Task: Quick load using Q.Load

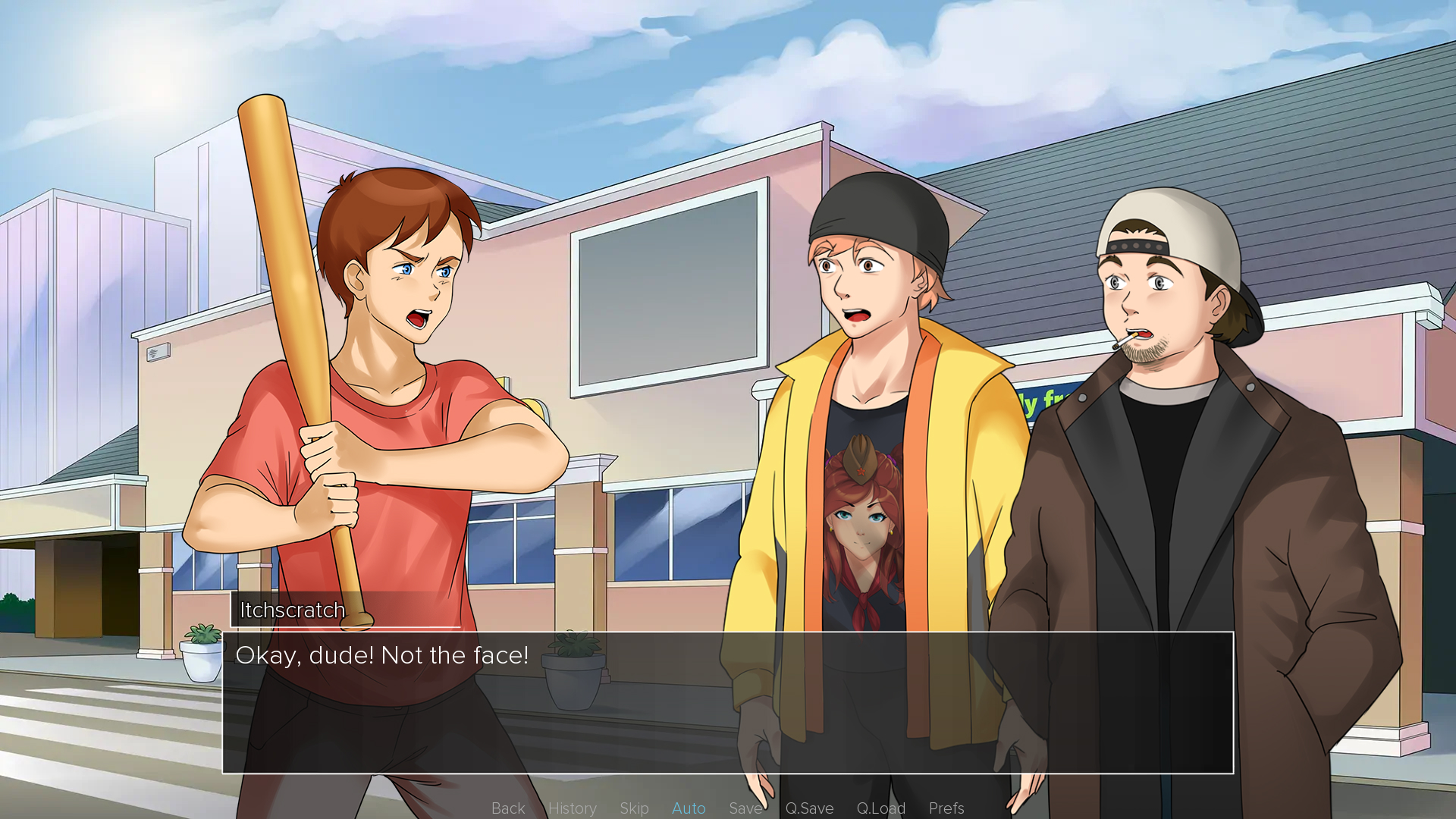Action: (x=880, y=808)
